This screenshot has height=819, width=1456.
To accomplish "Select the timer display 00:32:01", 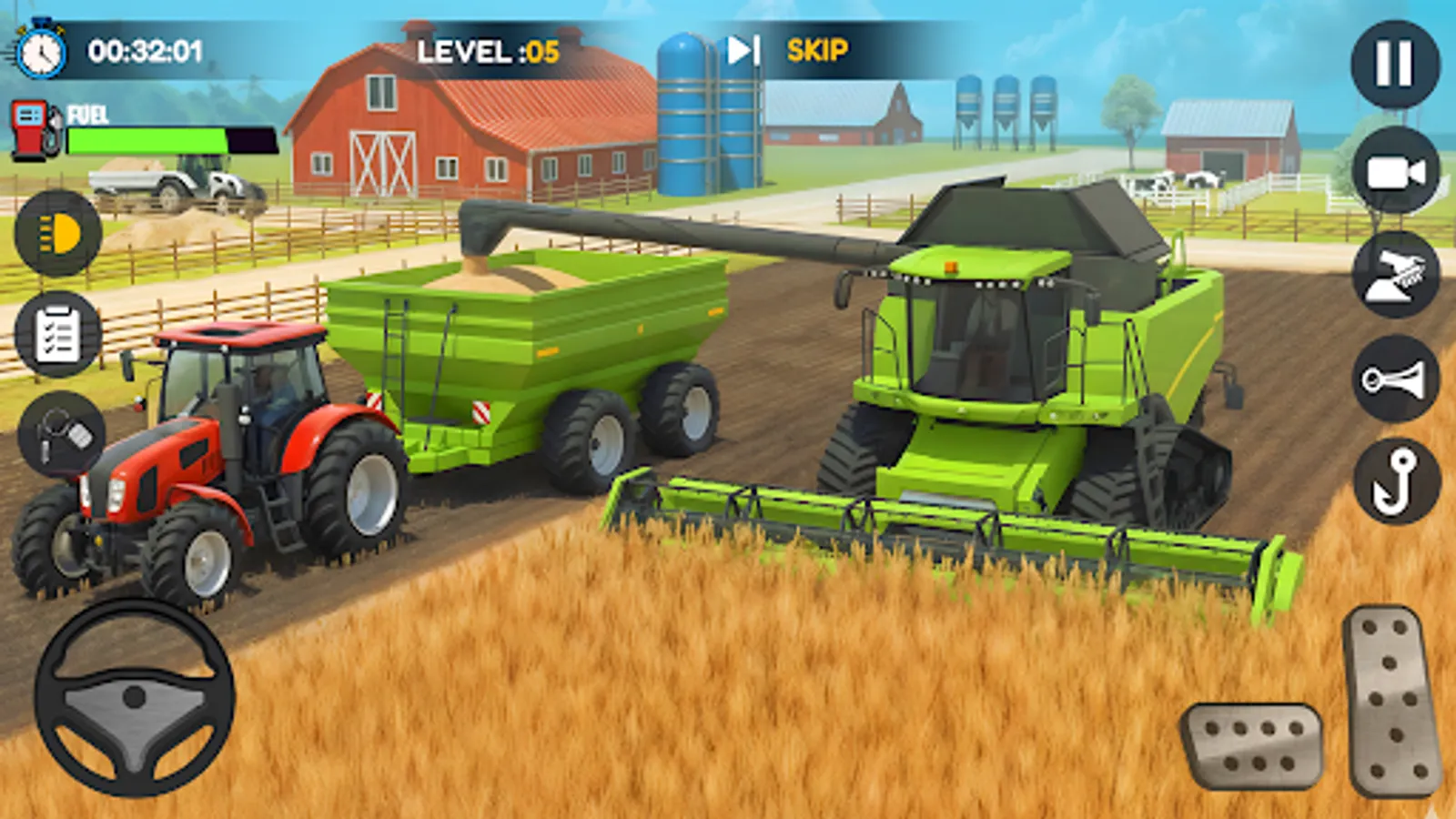I will (146, 52).
